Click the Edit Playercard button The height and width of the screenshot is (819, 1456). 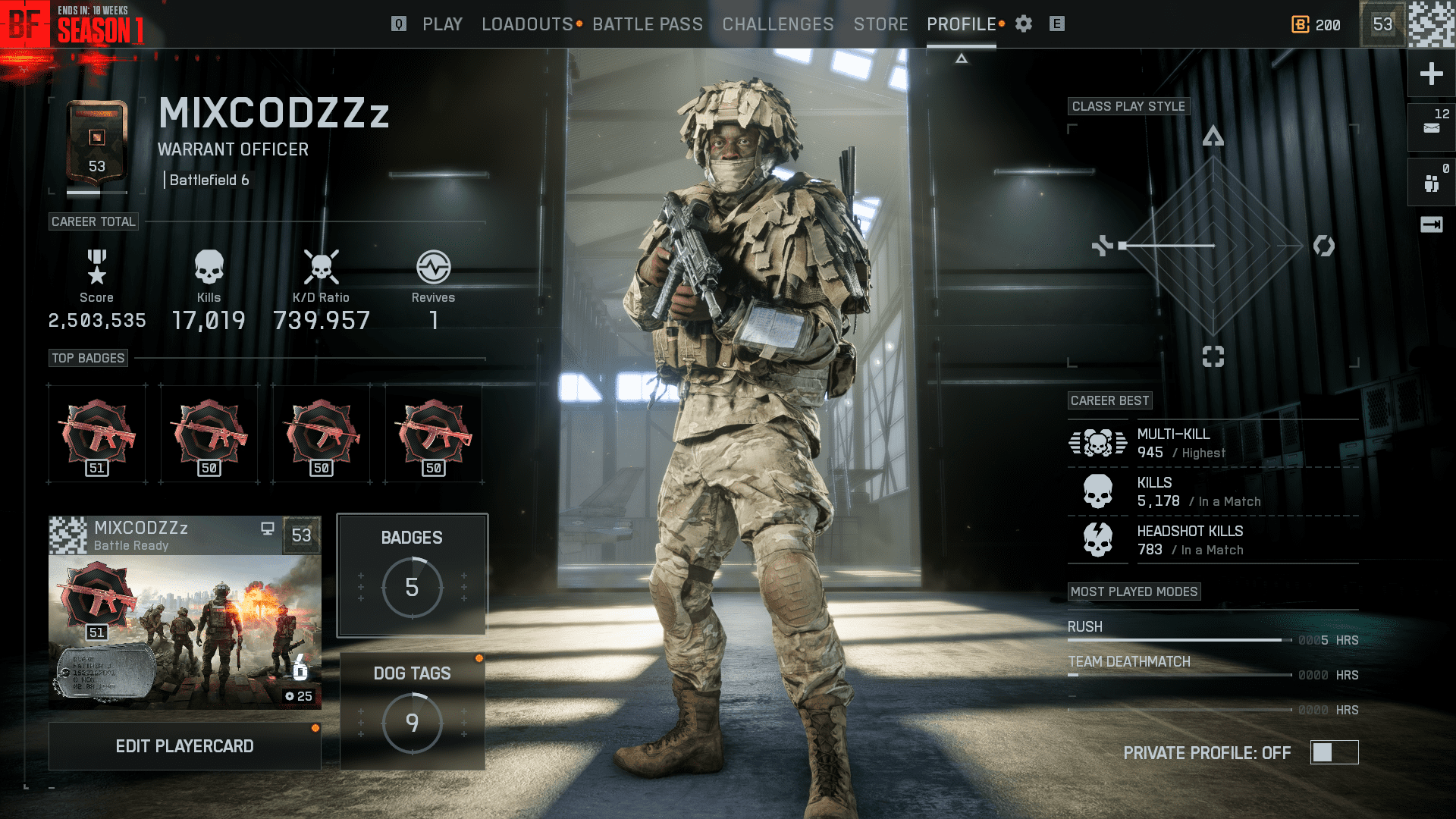(x=184, y=745)
